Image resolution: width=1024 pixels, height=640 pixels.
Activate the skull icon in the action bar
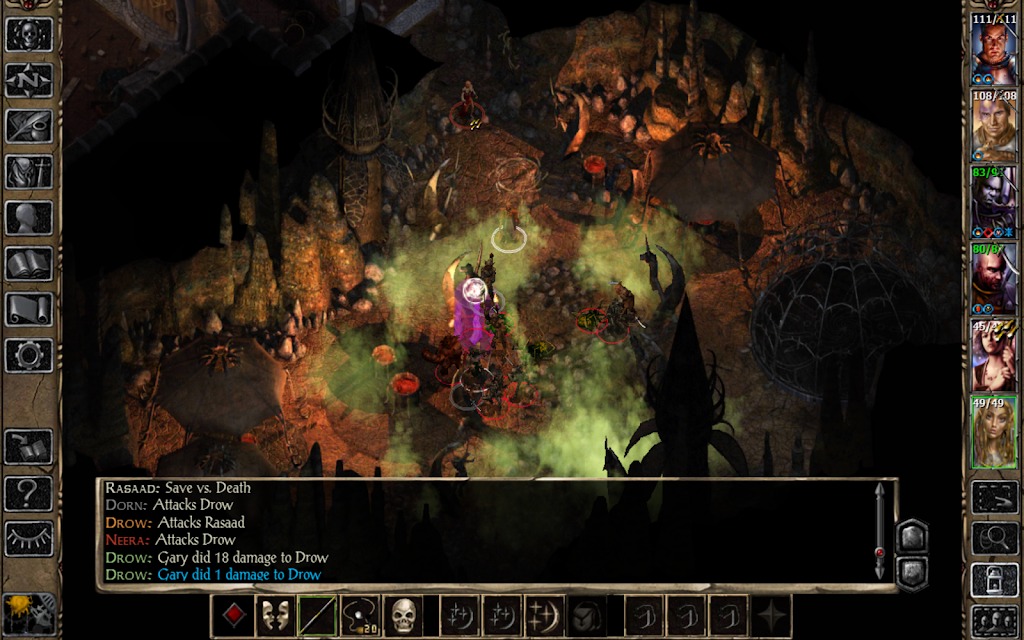403,615
